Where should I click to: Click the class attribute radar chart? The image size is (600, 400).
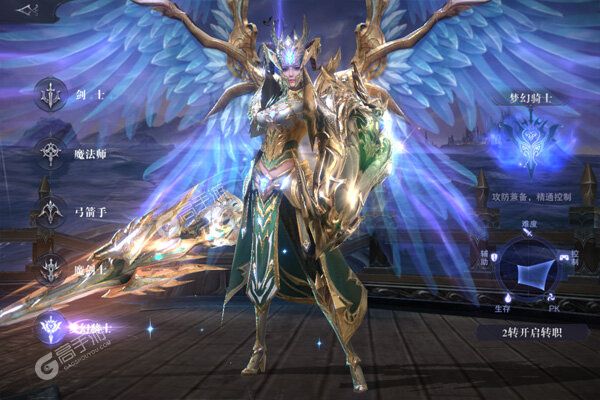(x=531, y=265)
